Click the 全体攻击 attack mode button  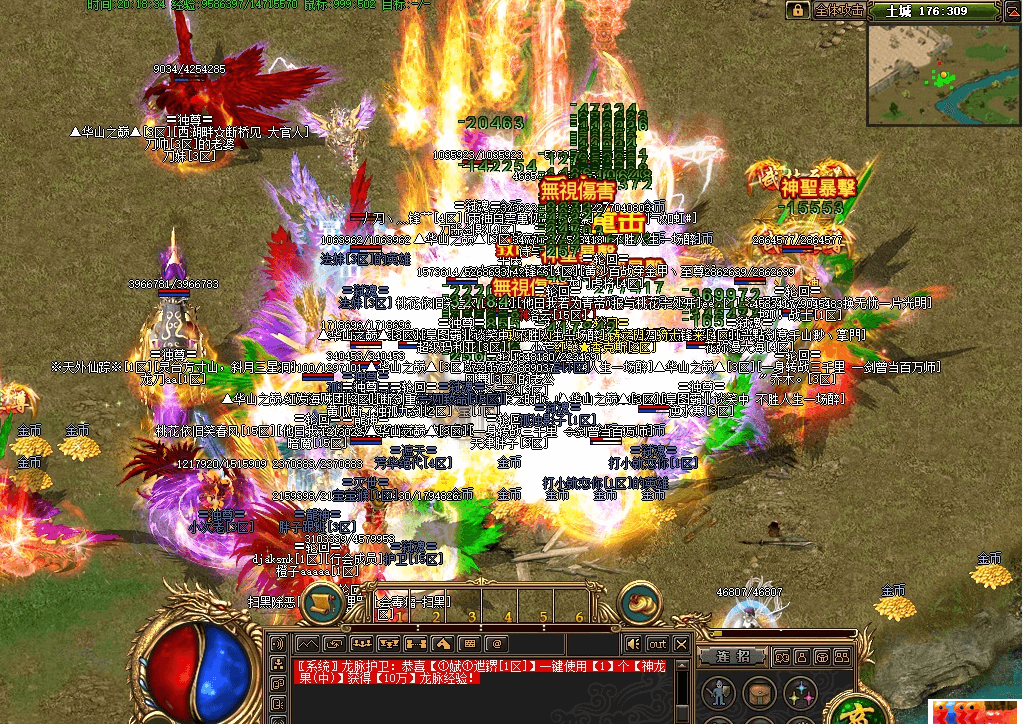839,11
